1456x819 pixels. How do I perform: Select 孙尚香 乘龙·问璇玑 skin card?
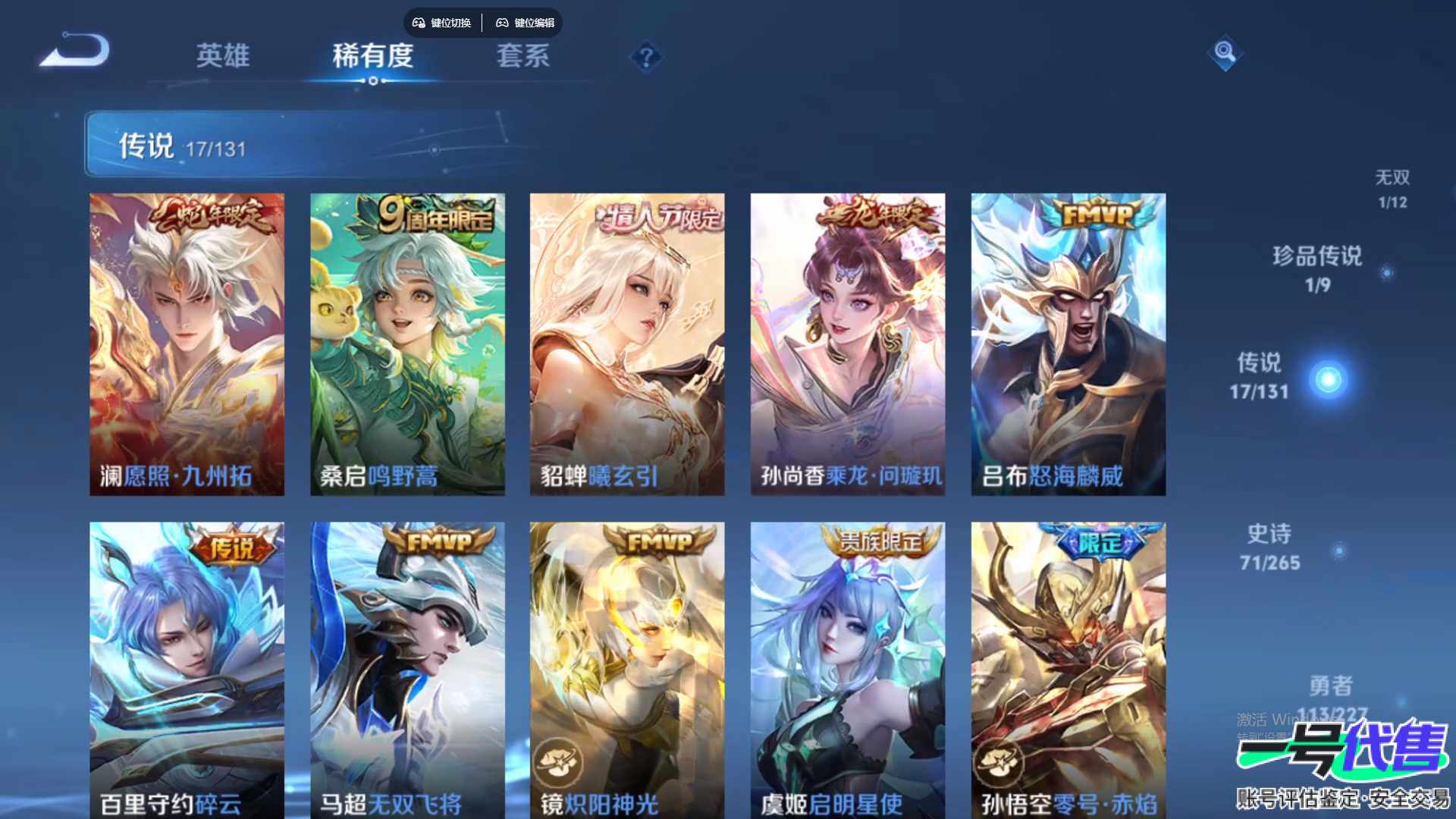pyautogui.click(x=848, y=344)
